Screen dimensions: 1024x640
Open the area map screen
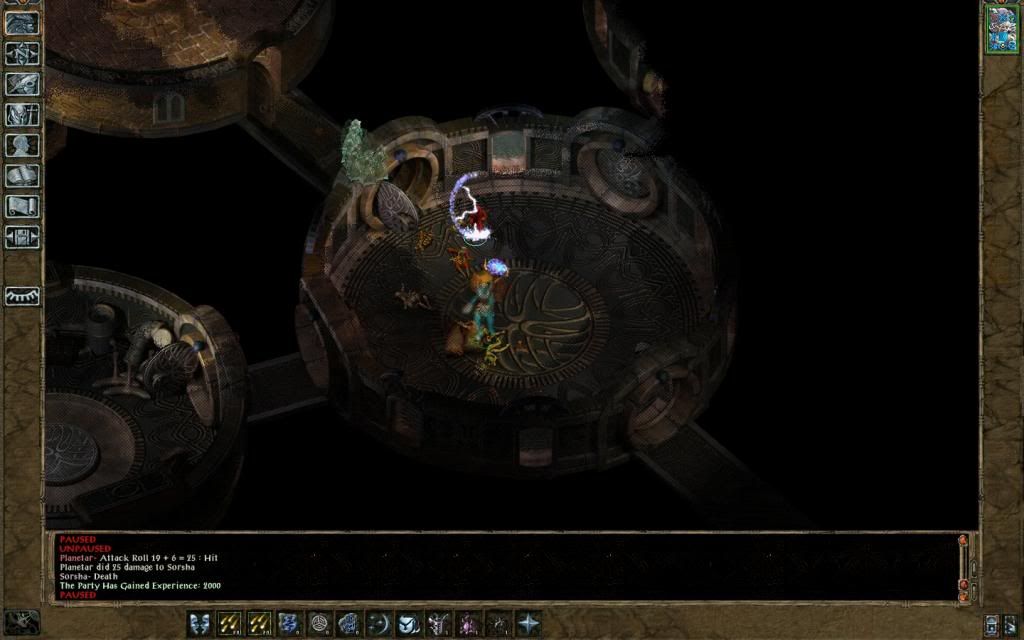(22, 53)
